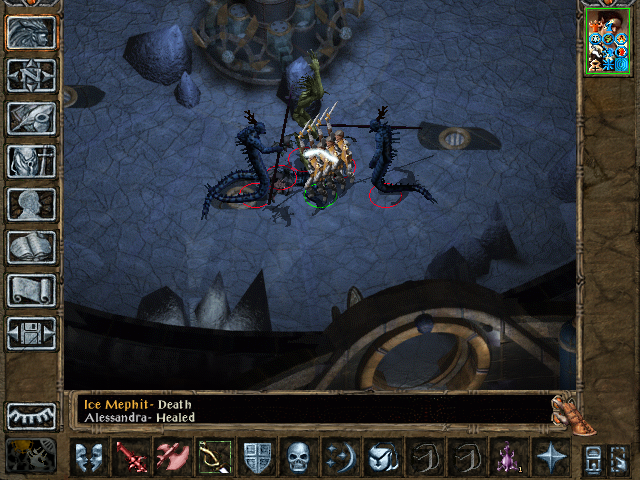Click the crescent moon action button
Viewport: 640px width, 480px height.
(x=339, y=456)
